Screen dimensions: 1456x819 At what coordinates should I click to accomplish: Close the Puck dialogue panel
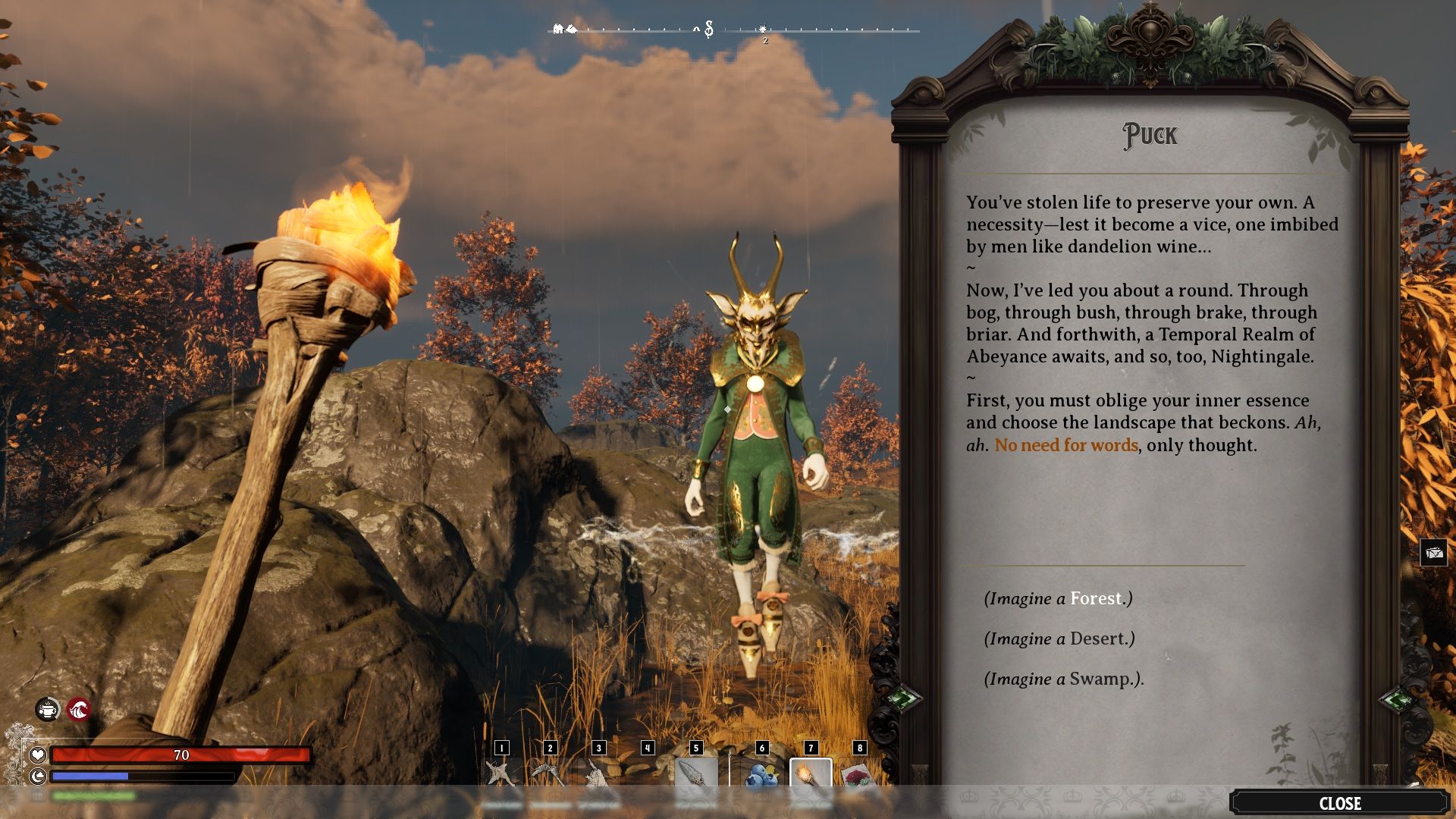[x=1339, y=803]
